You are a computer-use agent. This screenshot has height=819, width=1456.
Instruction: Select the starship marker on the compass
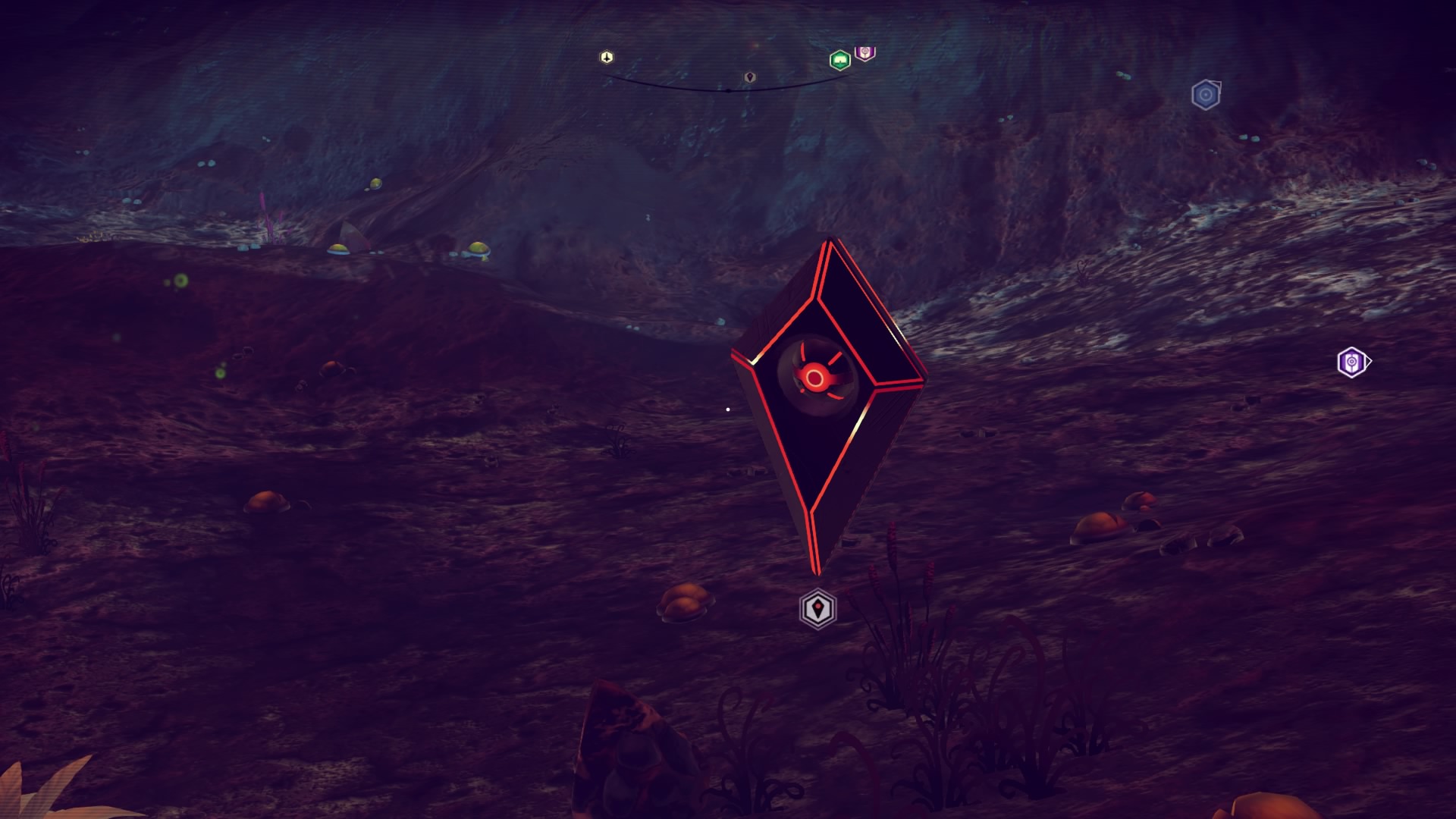(x=606, y=57)
